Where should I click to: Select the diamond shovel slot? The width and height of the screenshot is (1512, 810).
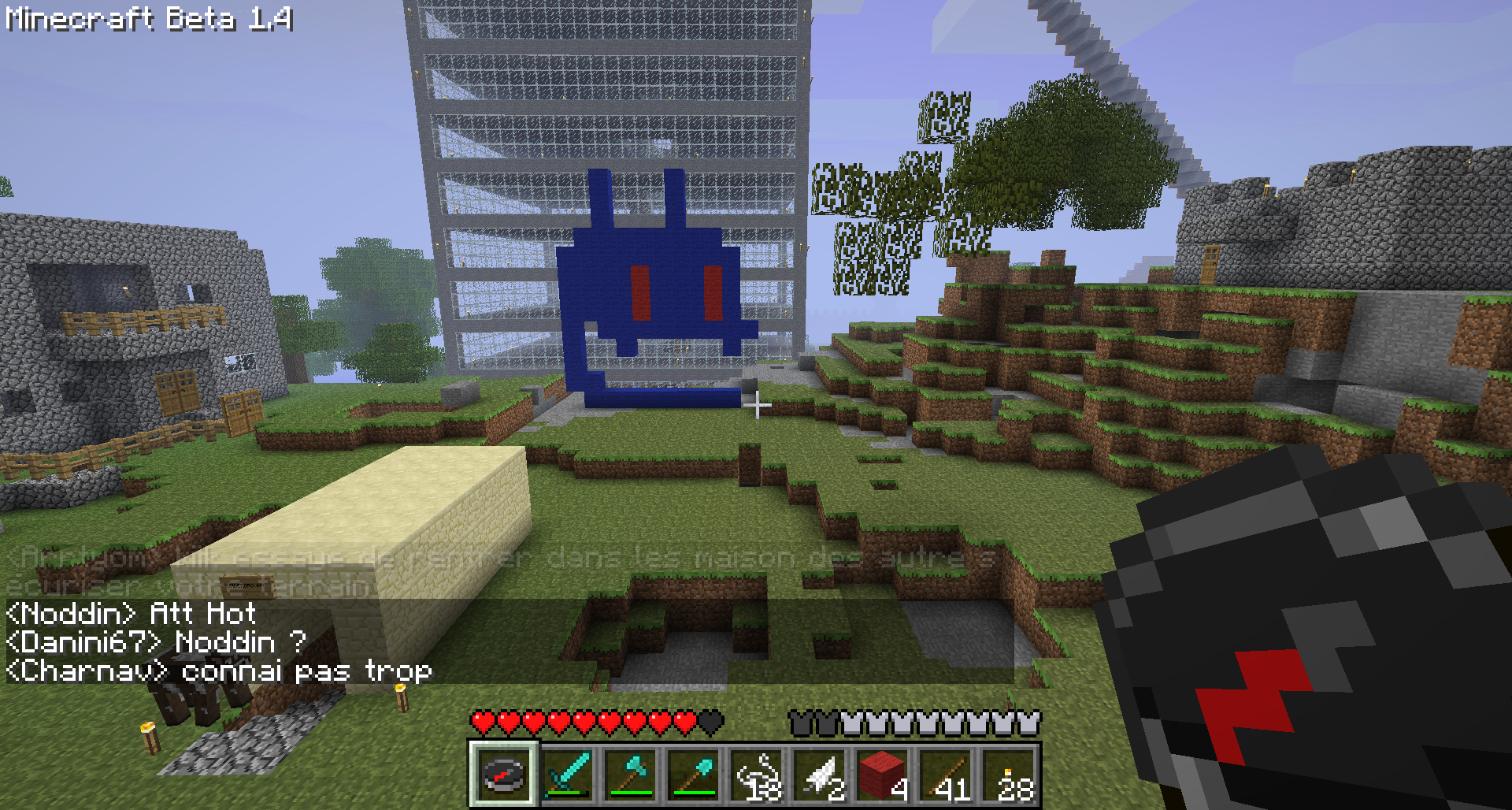(693, 775)
